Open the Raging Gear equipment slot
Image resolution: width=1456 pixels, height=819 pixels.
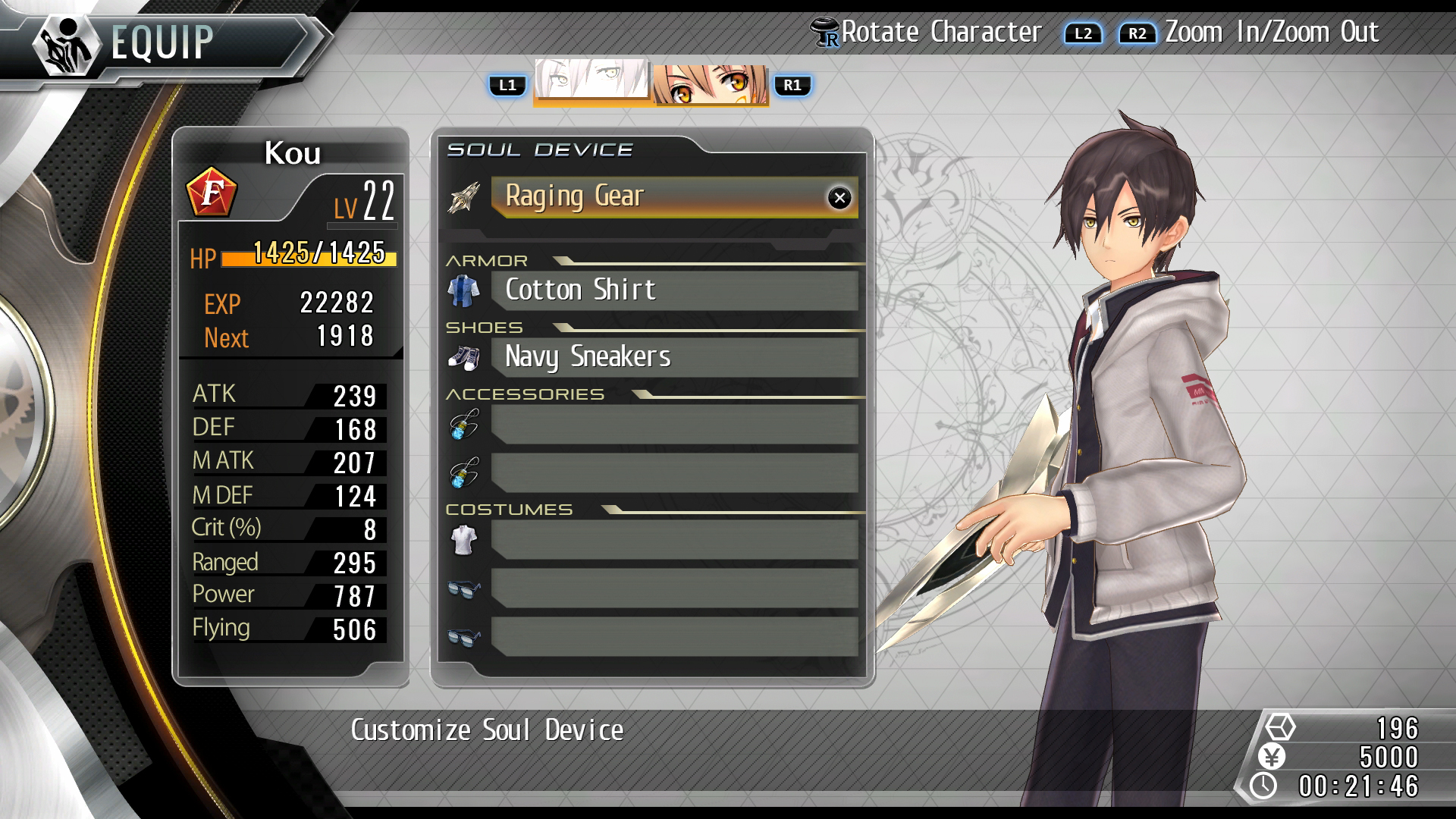667,196
